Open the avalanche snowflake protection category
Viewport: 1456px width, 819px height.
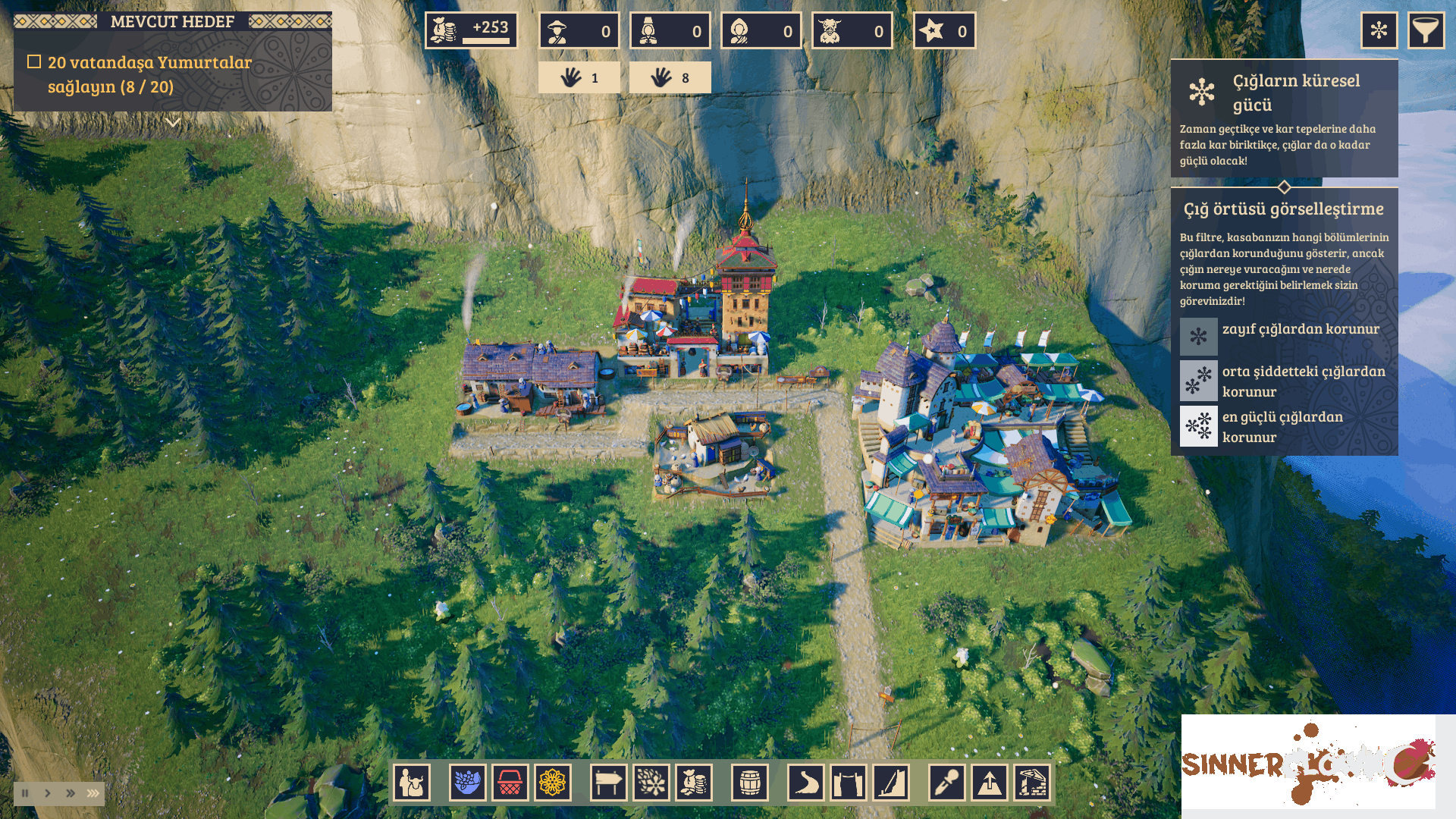tap(651, 782)
